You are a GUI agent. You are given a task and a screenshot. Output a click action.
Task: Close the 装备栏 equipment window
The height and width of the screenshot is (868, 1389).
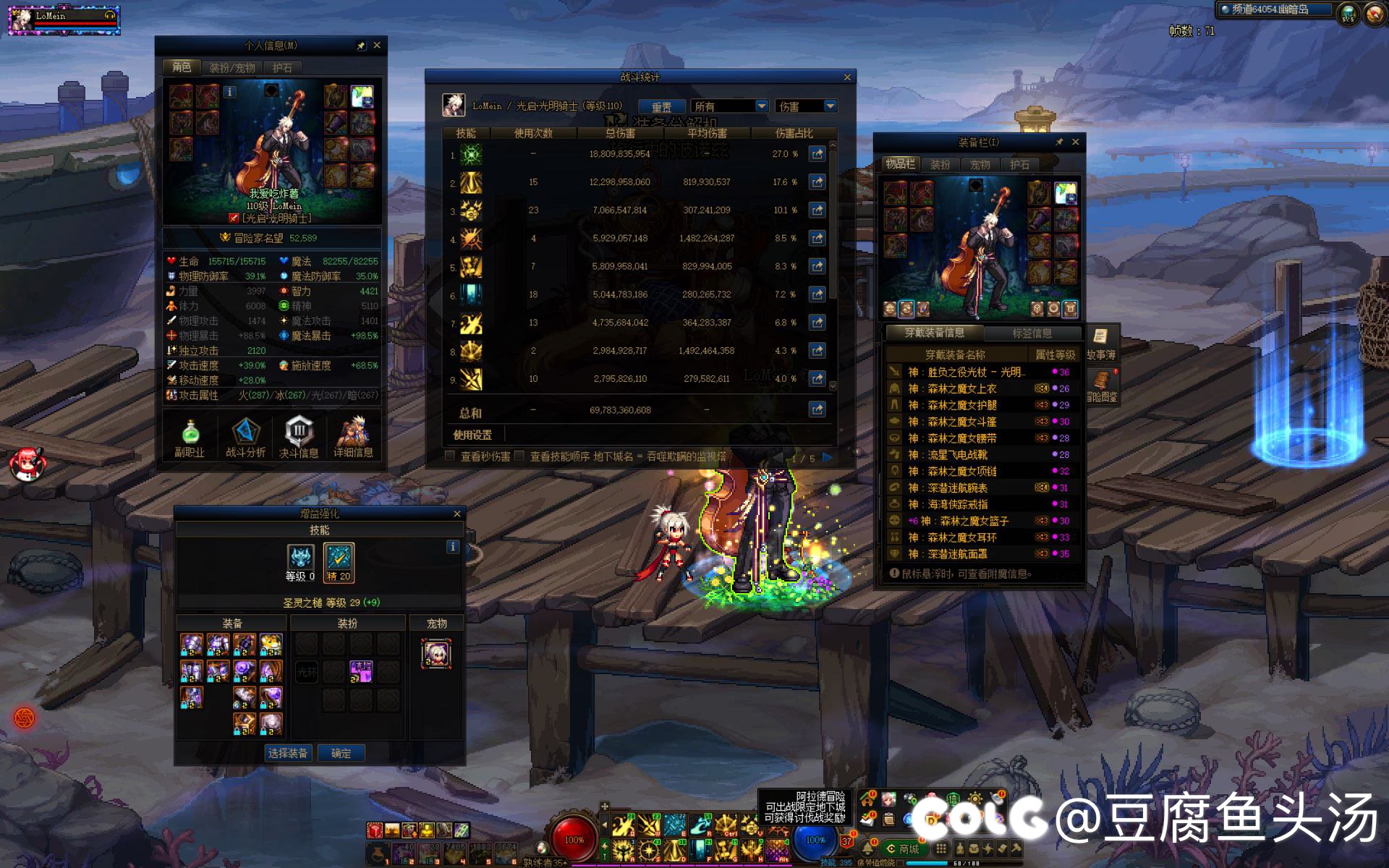[1076, 142]
